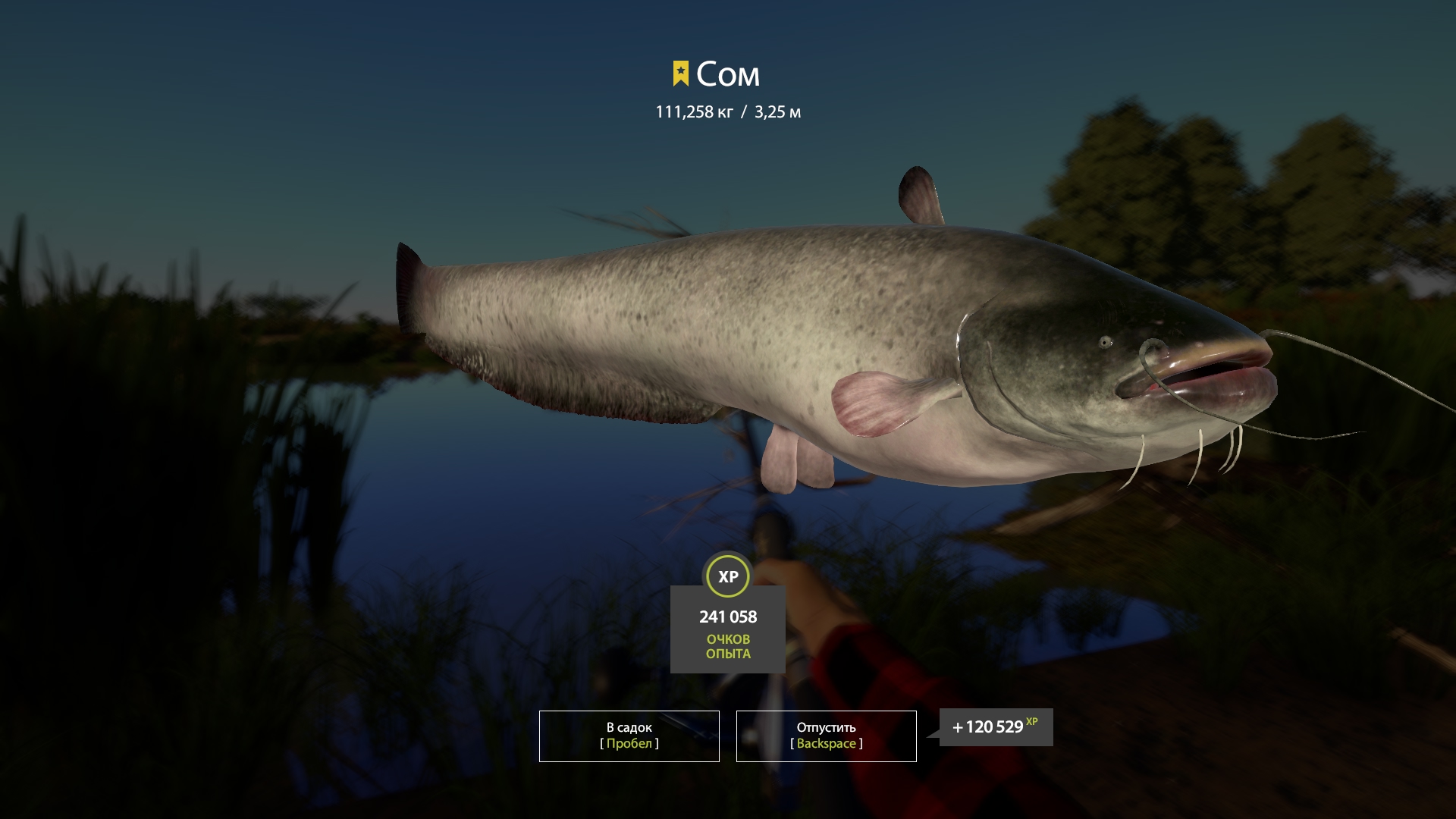Release the fish with Отпустить
1456x819 pixels.
[826, 736]
